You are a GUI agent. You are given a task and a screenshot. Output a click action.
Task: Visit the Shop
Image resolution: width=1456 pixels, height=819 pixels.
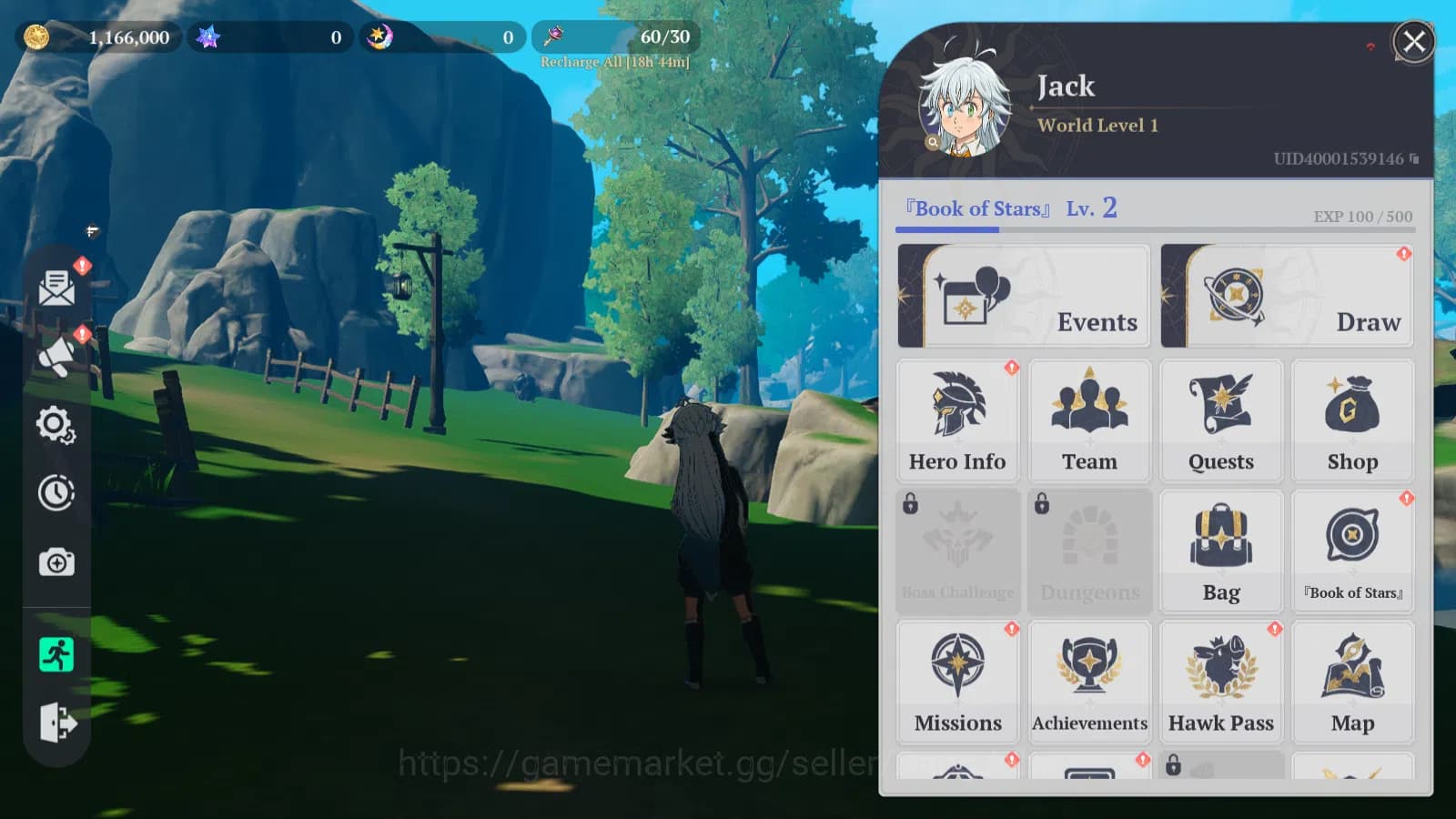(x=1352, y=420)
